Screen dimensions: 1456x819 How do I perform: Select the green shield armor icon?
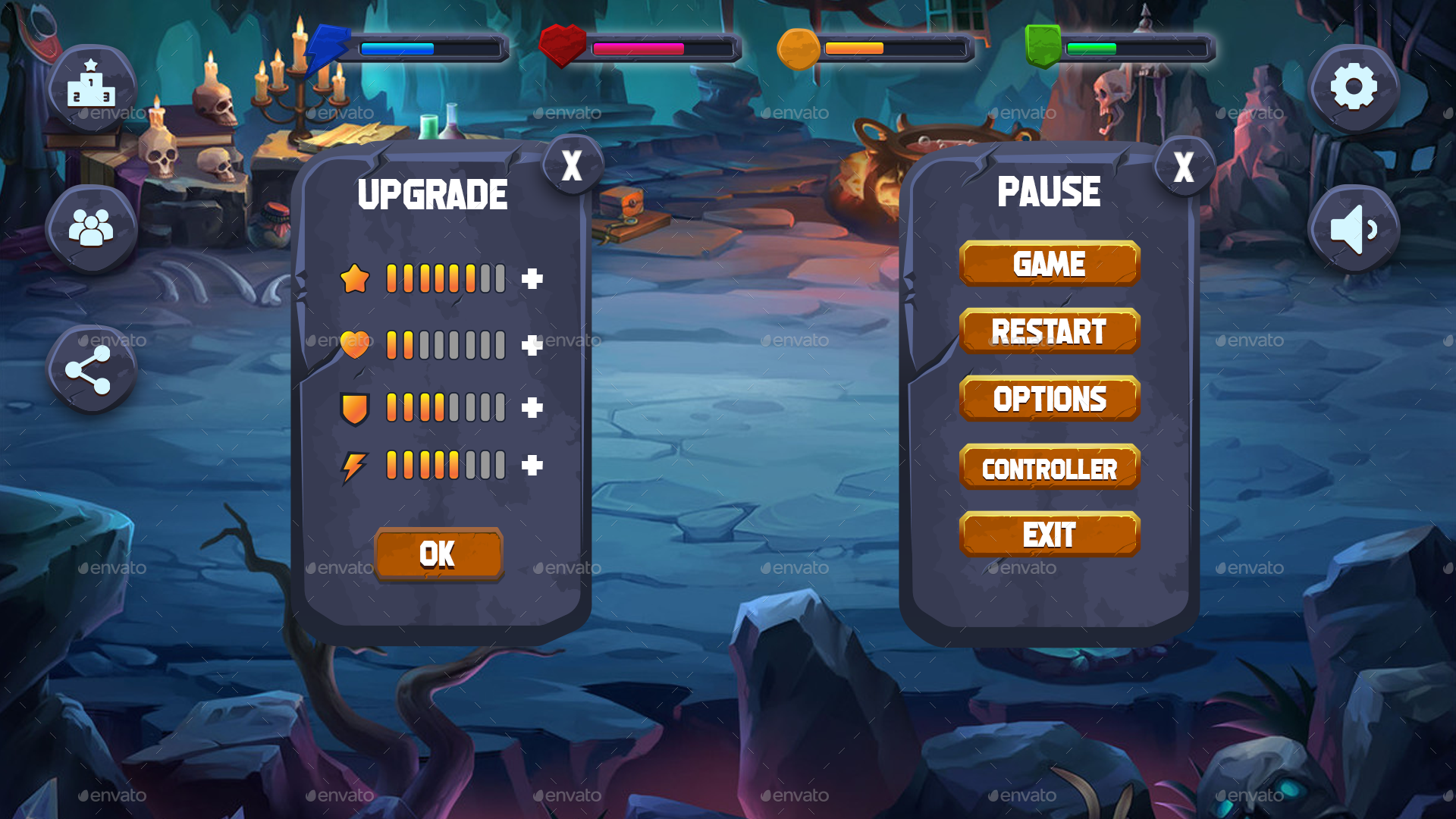click(x=1043, y=45)
